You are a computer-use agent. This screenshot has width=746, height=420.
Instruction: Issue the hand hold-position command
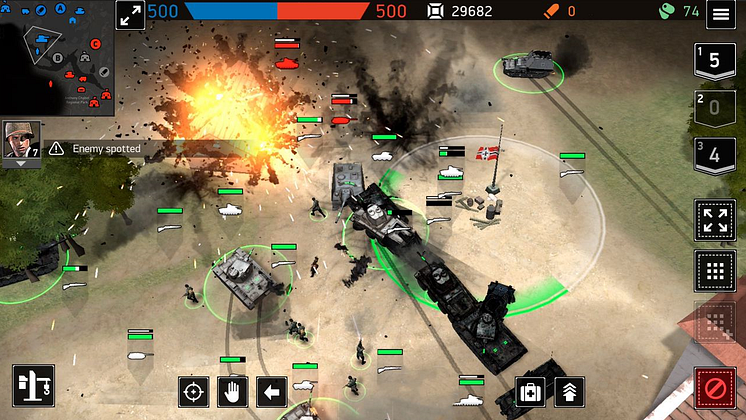point(233,392)
